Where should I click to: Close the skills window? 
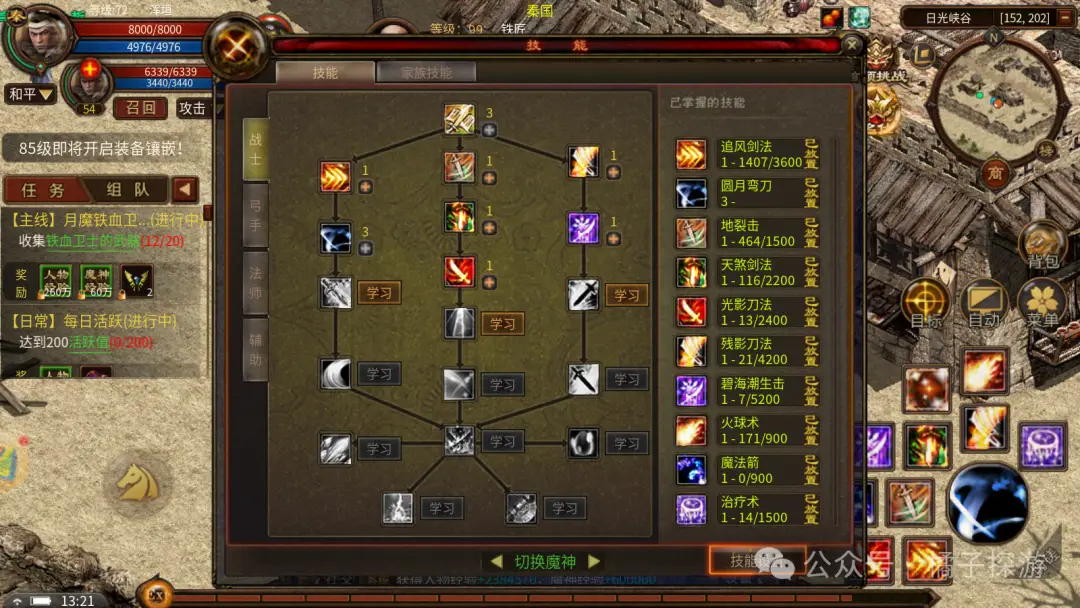(851, 44)
